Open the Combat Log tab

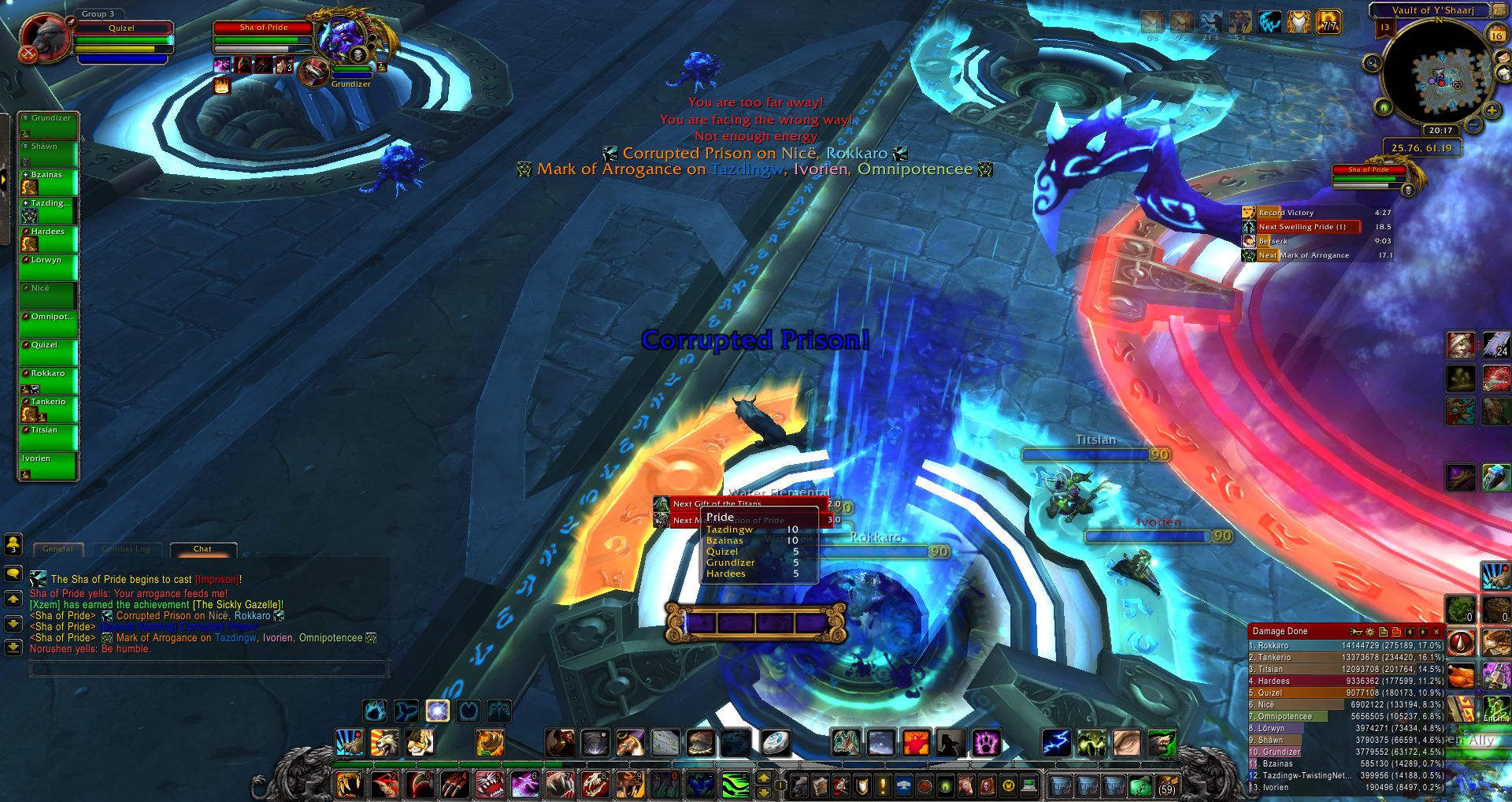126,549
